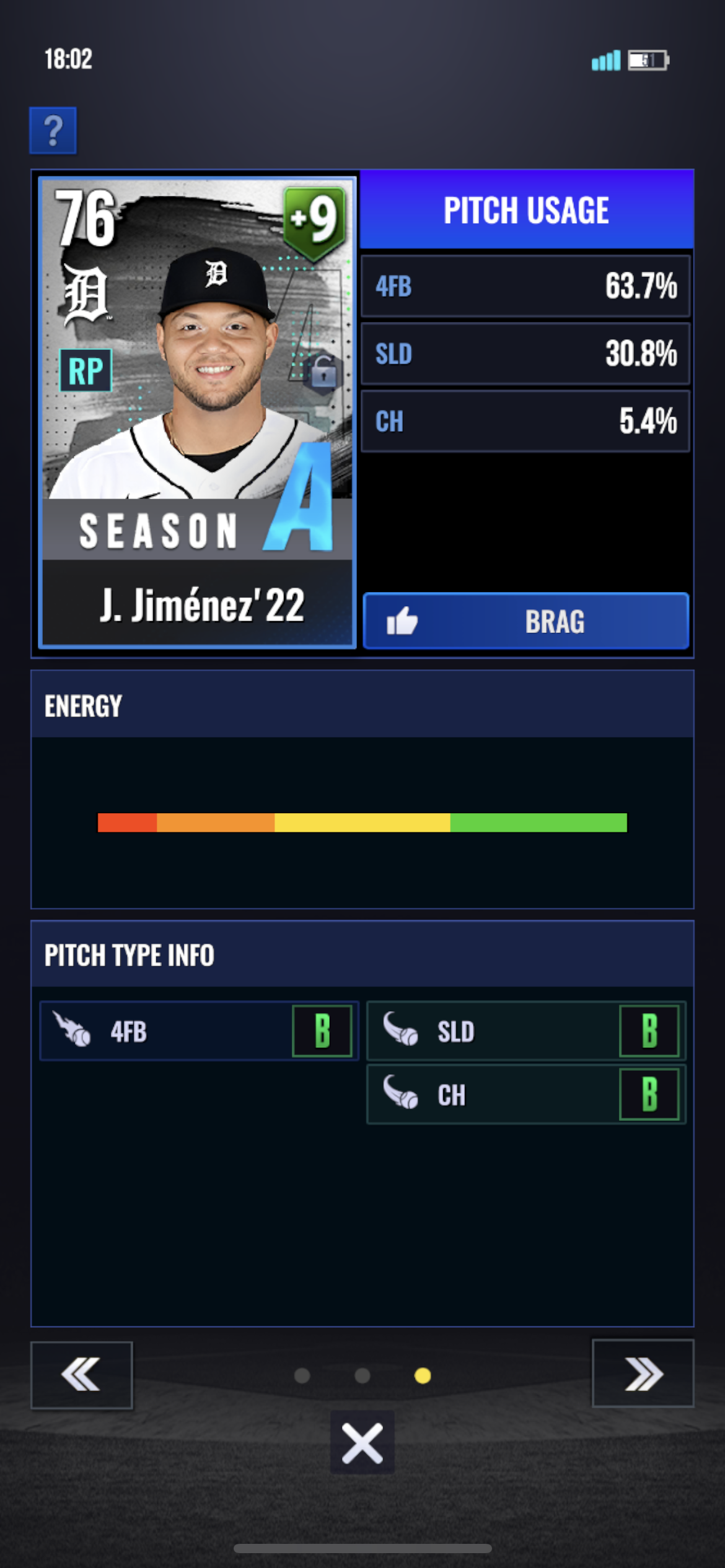The height and width of the screenshot is (1568, 725).
Task: Tap the SLD 30.8% pitch usage row
Action: (525, 354)
